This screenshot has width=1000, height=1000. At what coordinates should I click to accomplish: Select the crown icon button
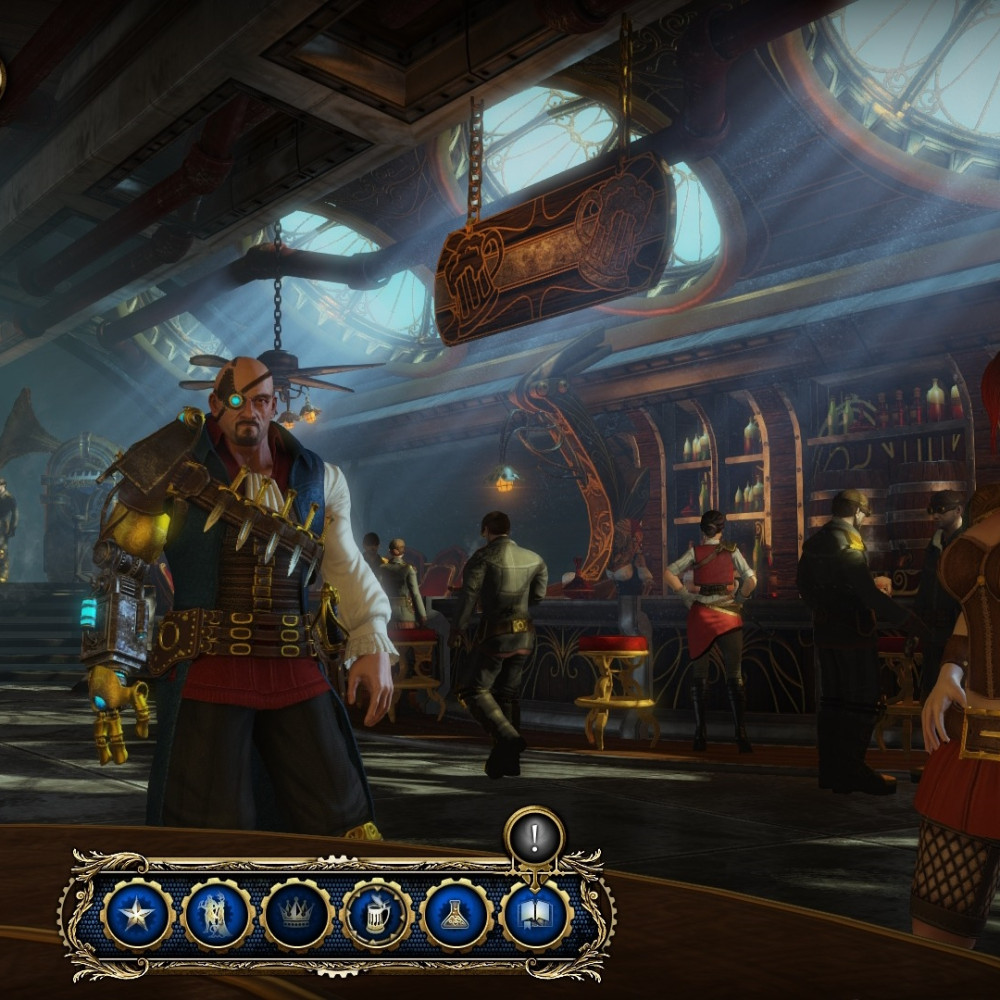click(x=297, y=915)
